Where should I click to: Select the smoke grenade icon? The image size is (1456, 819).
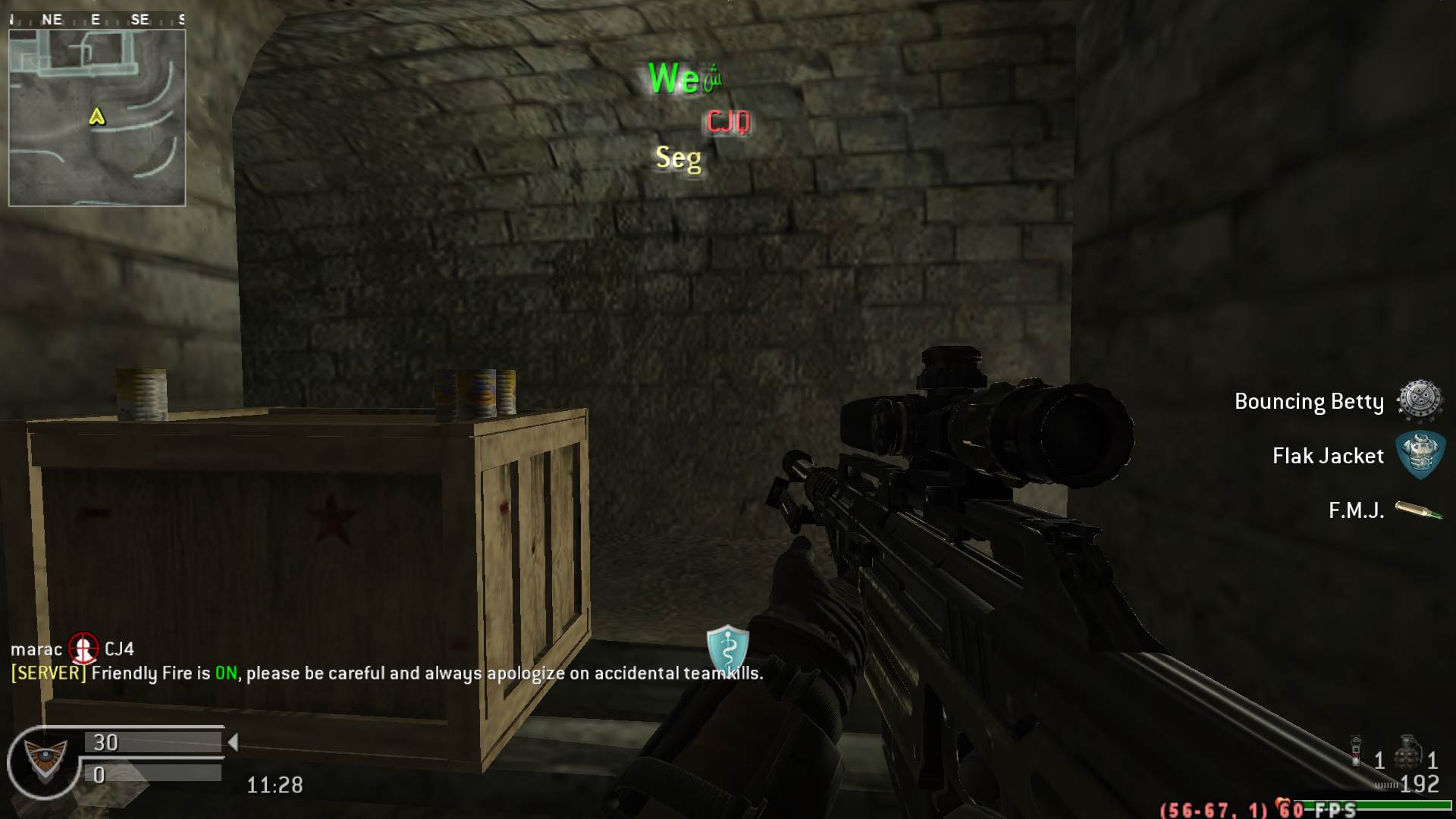tap(1357, 752)
